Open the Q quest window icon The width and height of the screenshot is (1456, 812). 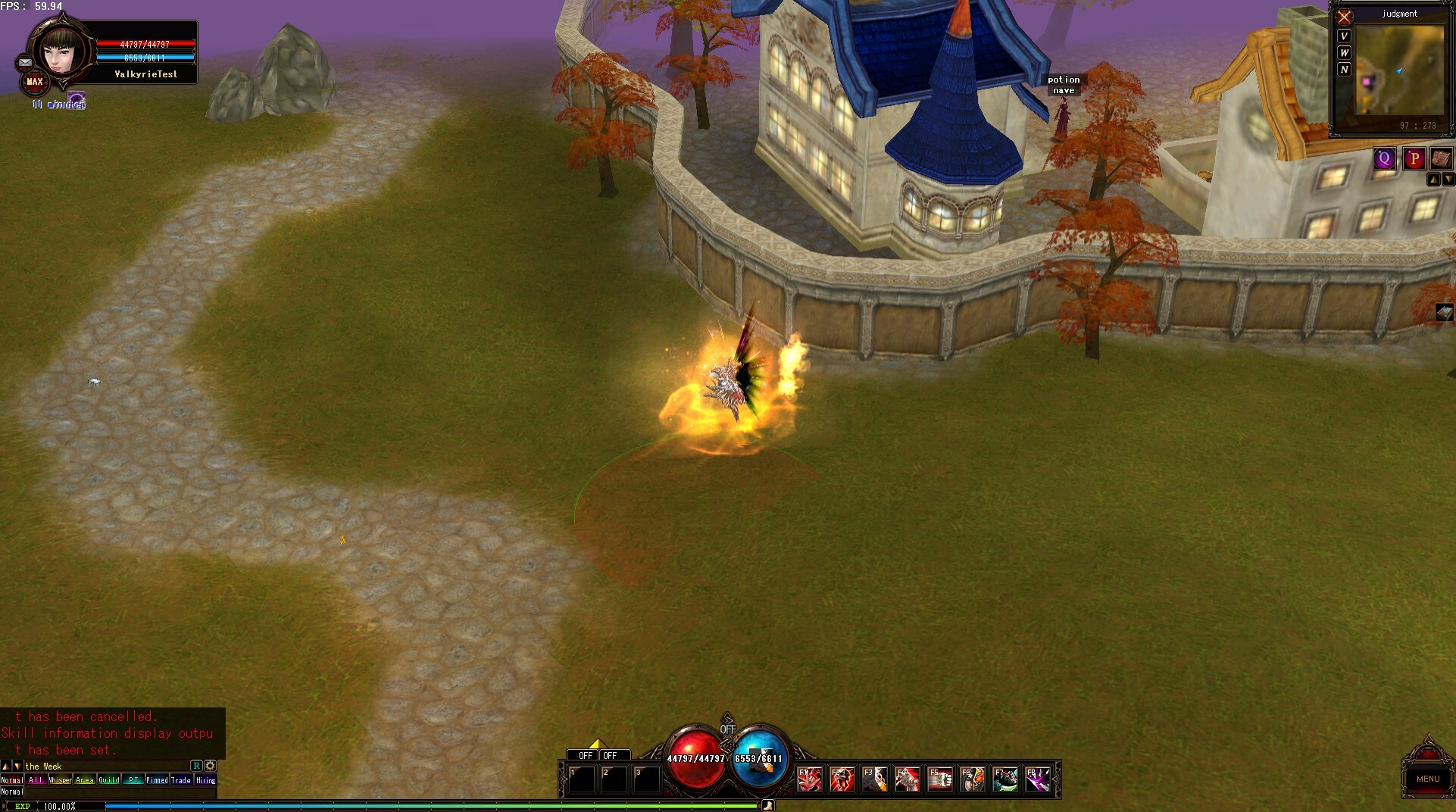pyautogui.click(x=1385, y=158)
